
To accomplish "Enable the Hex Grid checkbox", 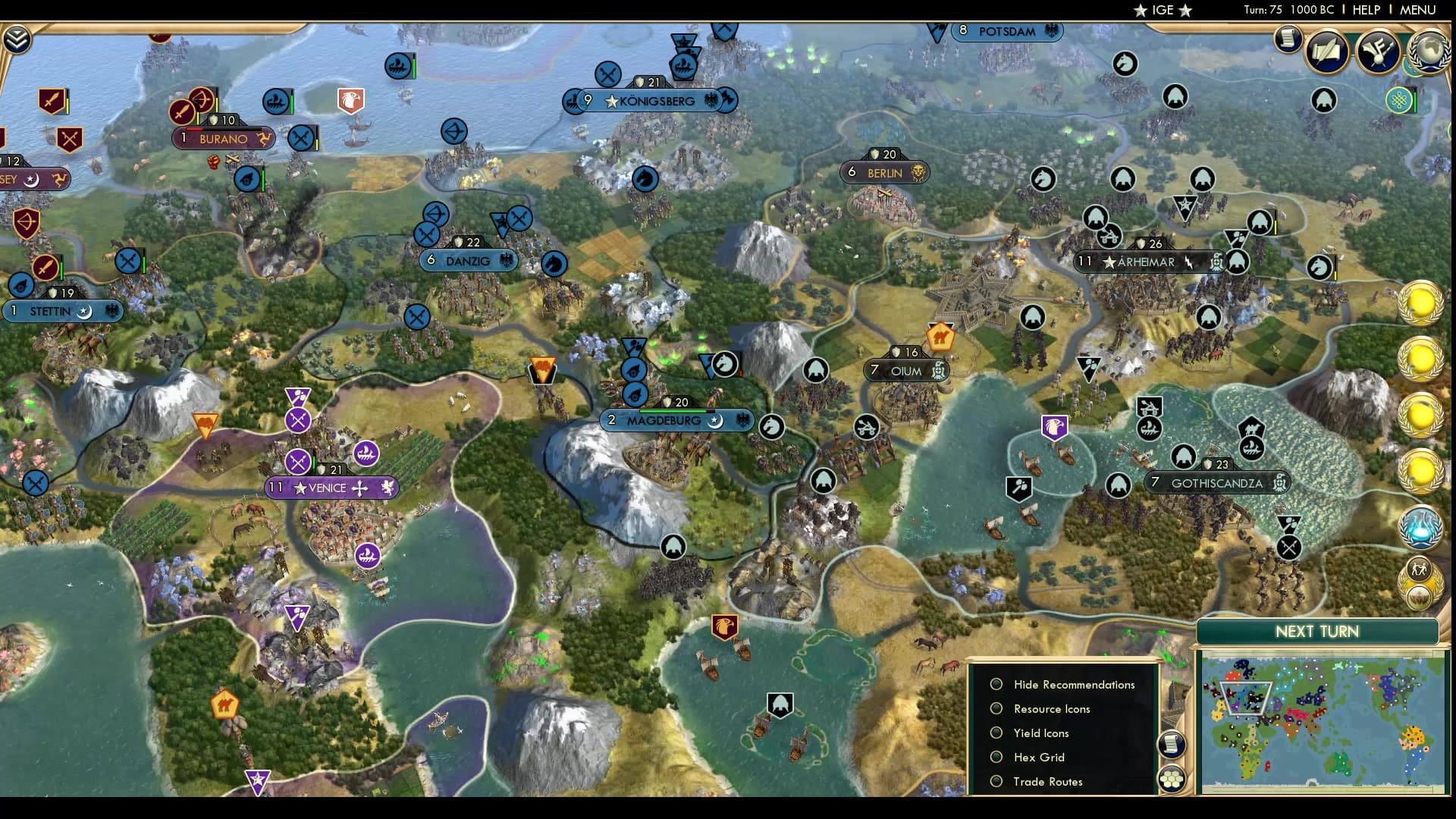I will (996, 757).
